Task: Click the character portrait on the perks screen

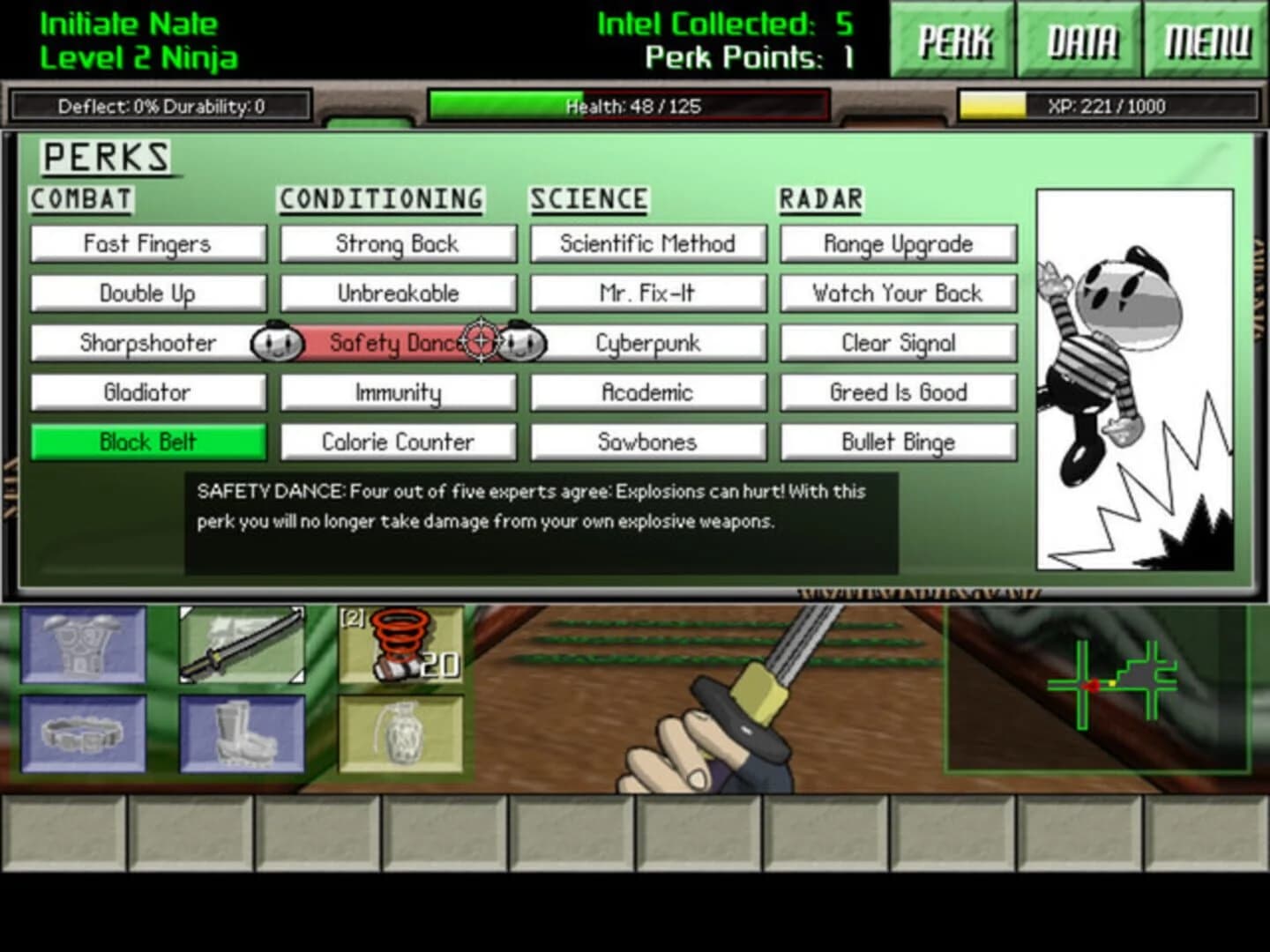Action: pos(1136,379)
